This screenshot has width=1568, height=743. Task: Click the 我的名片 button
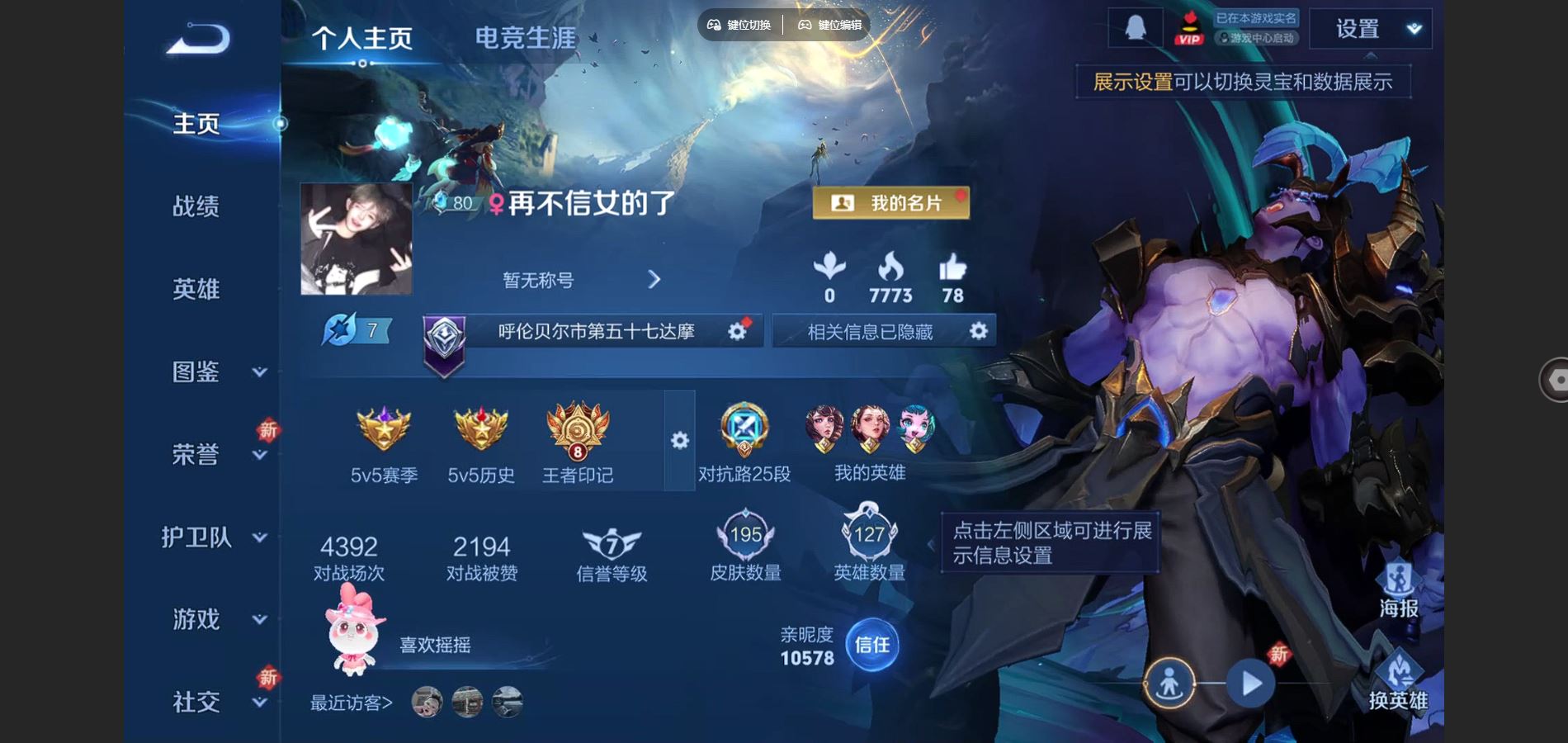(890, 203)
